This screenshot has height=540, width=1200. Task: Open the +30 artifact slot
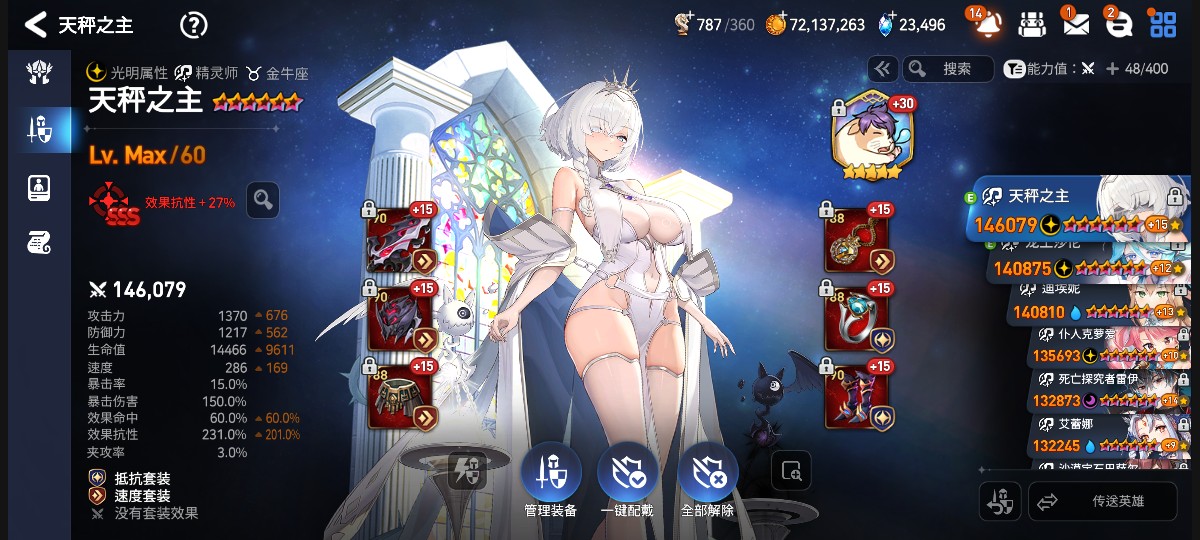coord(867,136)
